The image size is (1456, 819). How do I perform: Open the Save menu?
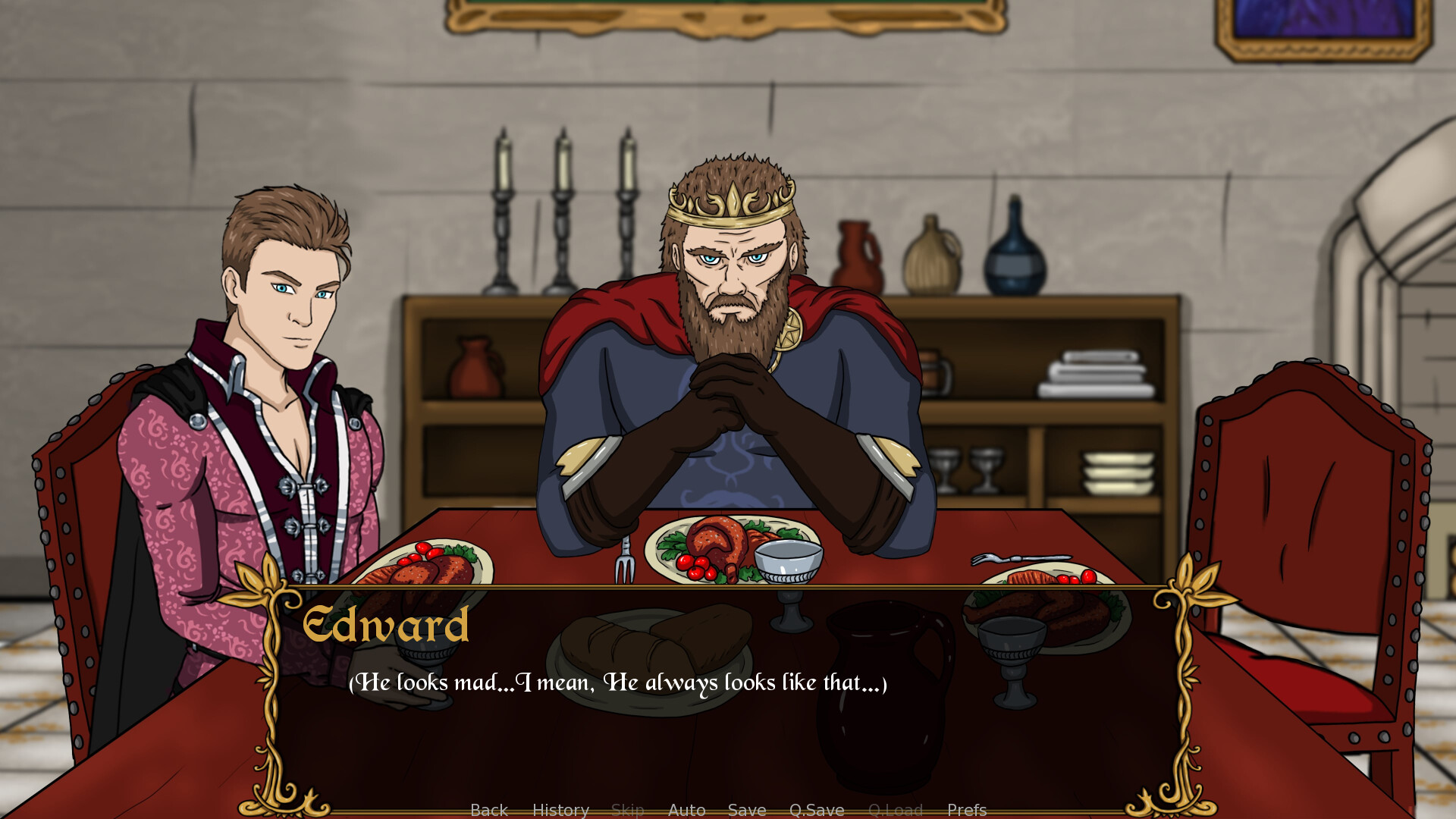click(746, 810)
